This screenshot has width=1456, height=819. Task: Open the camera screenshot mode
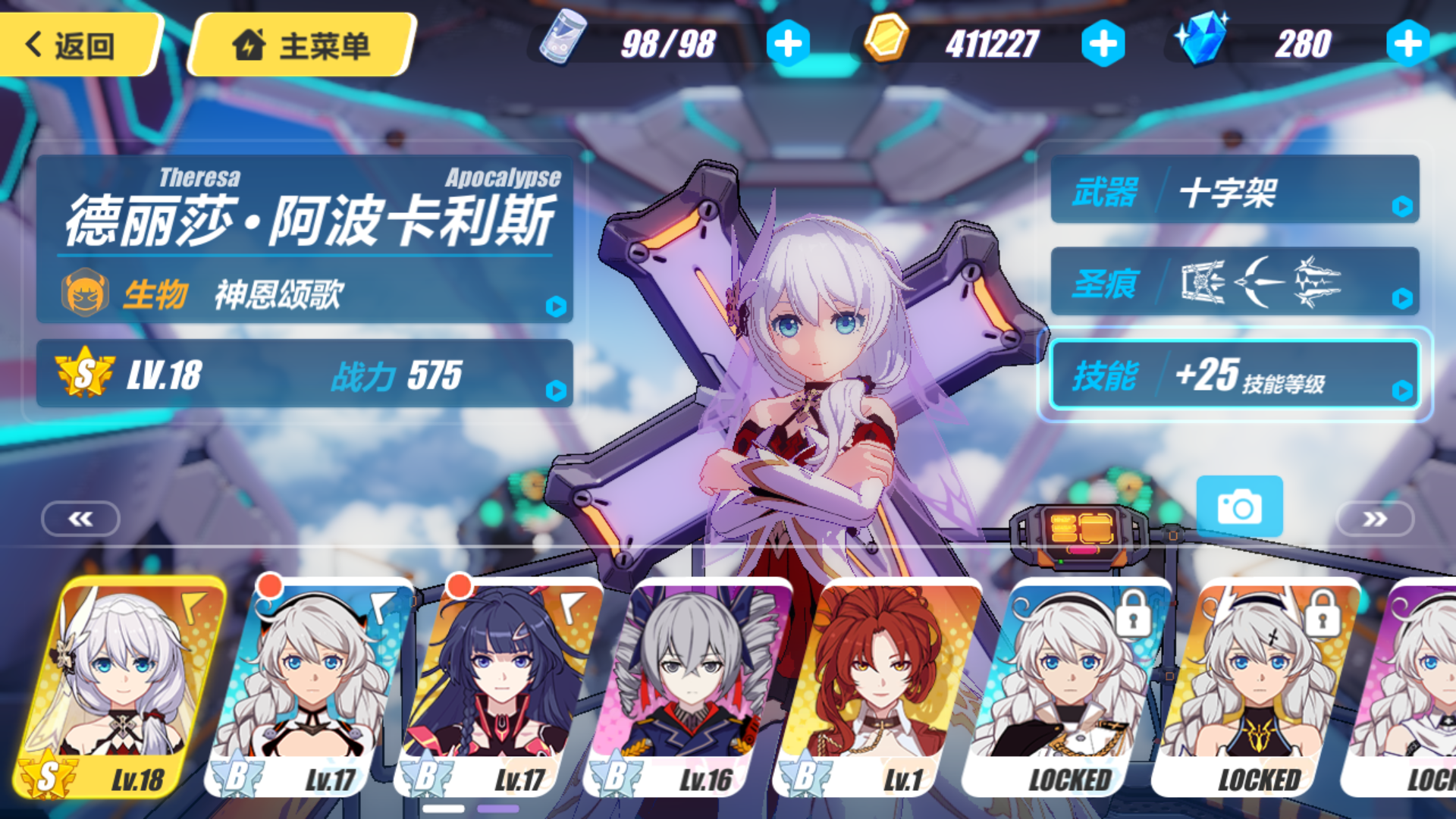[1239, 507]
